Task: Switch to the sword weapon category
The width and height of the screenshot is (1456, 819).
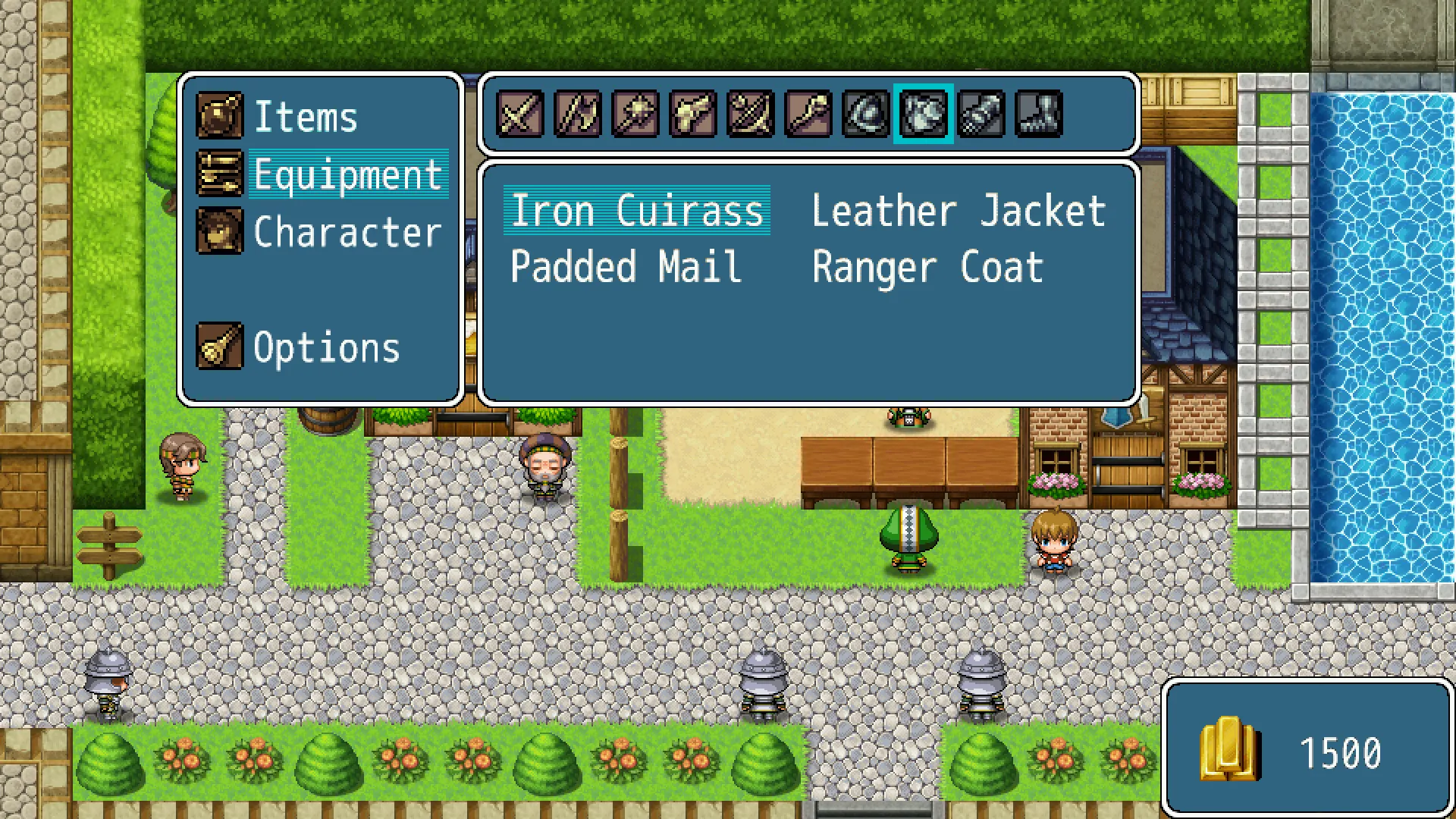Action: pos(520,115)
